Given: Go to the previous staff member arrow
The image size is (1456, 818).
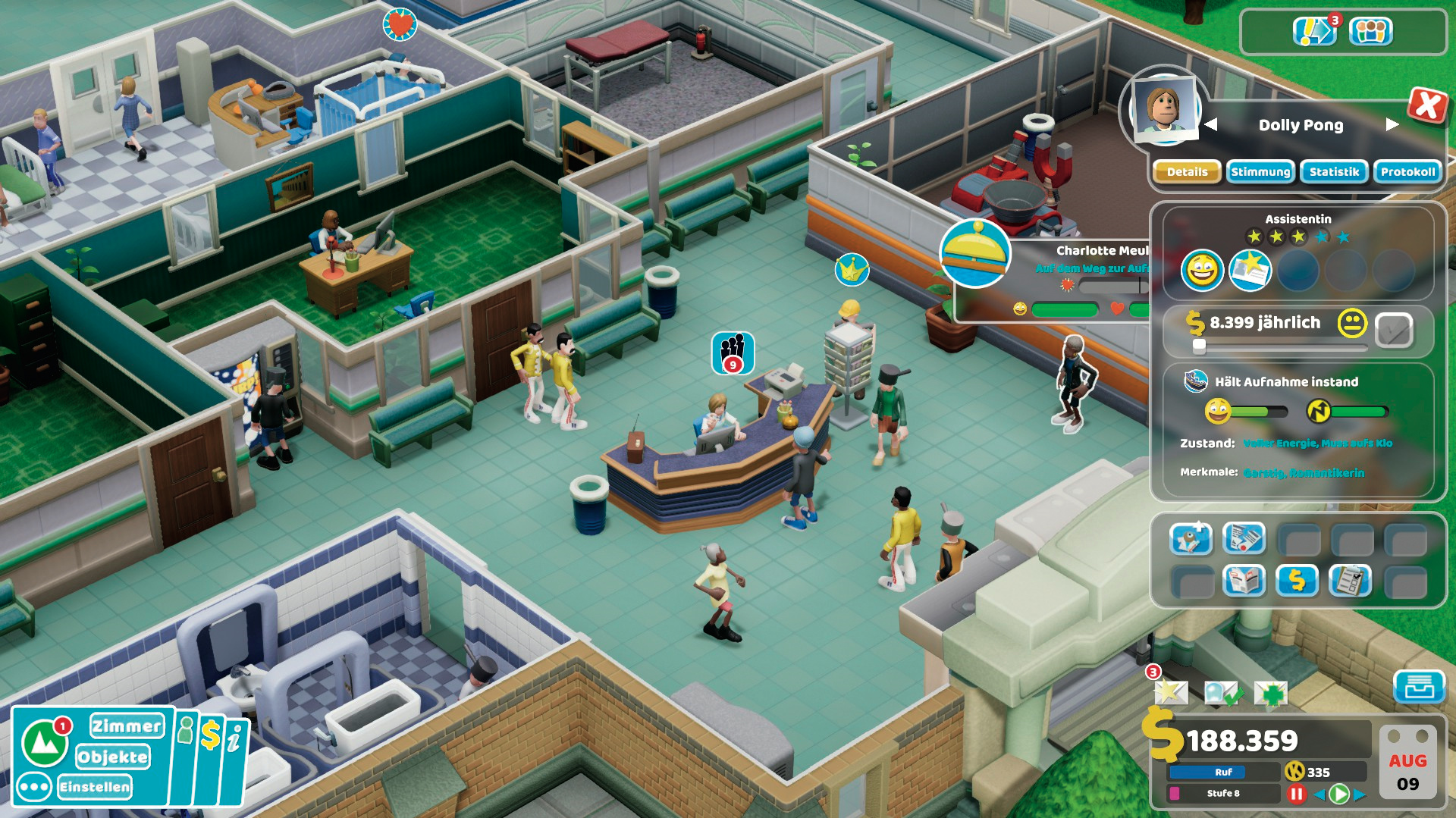Looking at the screenshot, I should tap(1211, 124).
